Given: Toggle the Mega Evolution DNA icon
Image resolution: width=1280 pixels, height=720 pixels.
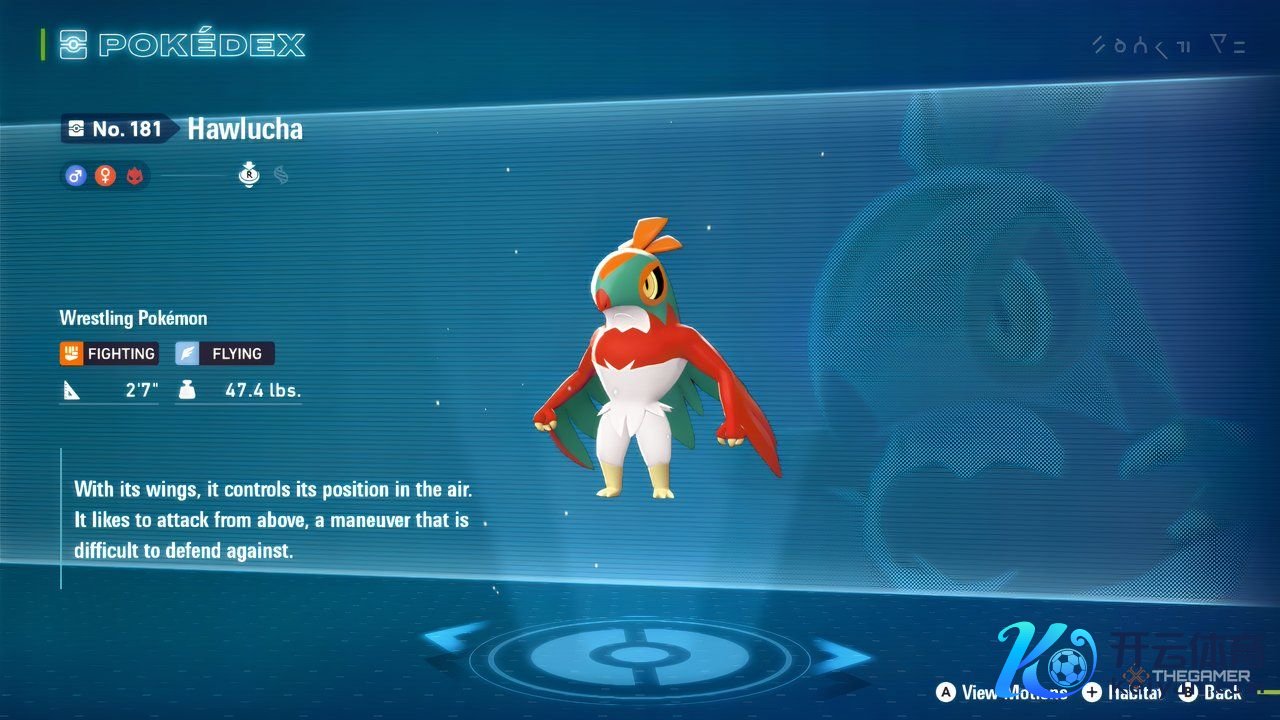Looking at the screenshot, I should click(x=281, y=175).
